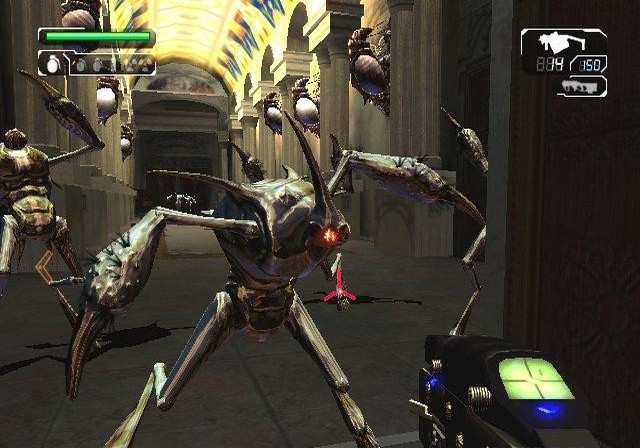This screenshot has width=640, height=448.
Task: Click the equipped rifle weapon icon
Action: pyautogui.click(x=563, y=42)
